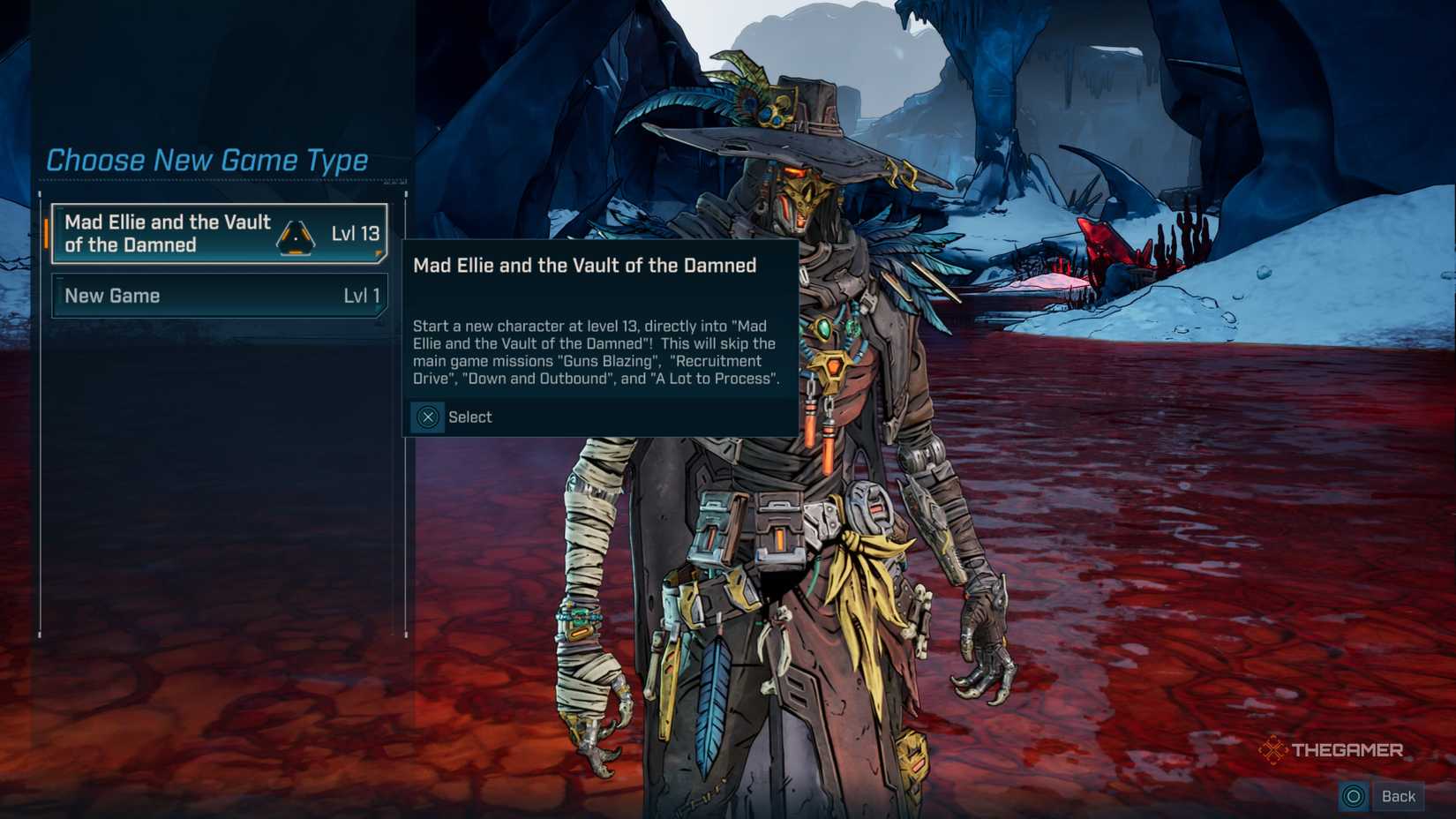
Task: Click the tooltip title 'Mad Ellie and the Vault of the Damned'
Action: [585, 265]
